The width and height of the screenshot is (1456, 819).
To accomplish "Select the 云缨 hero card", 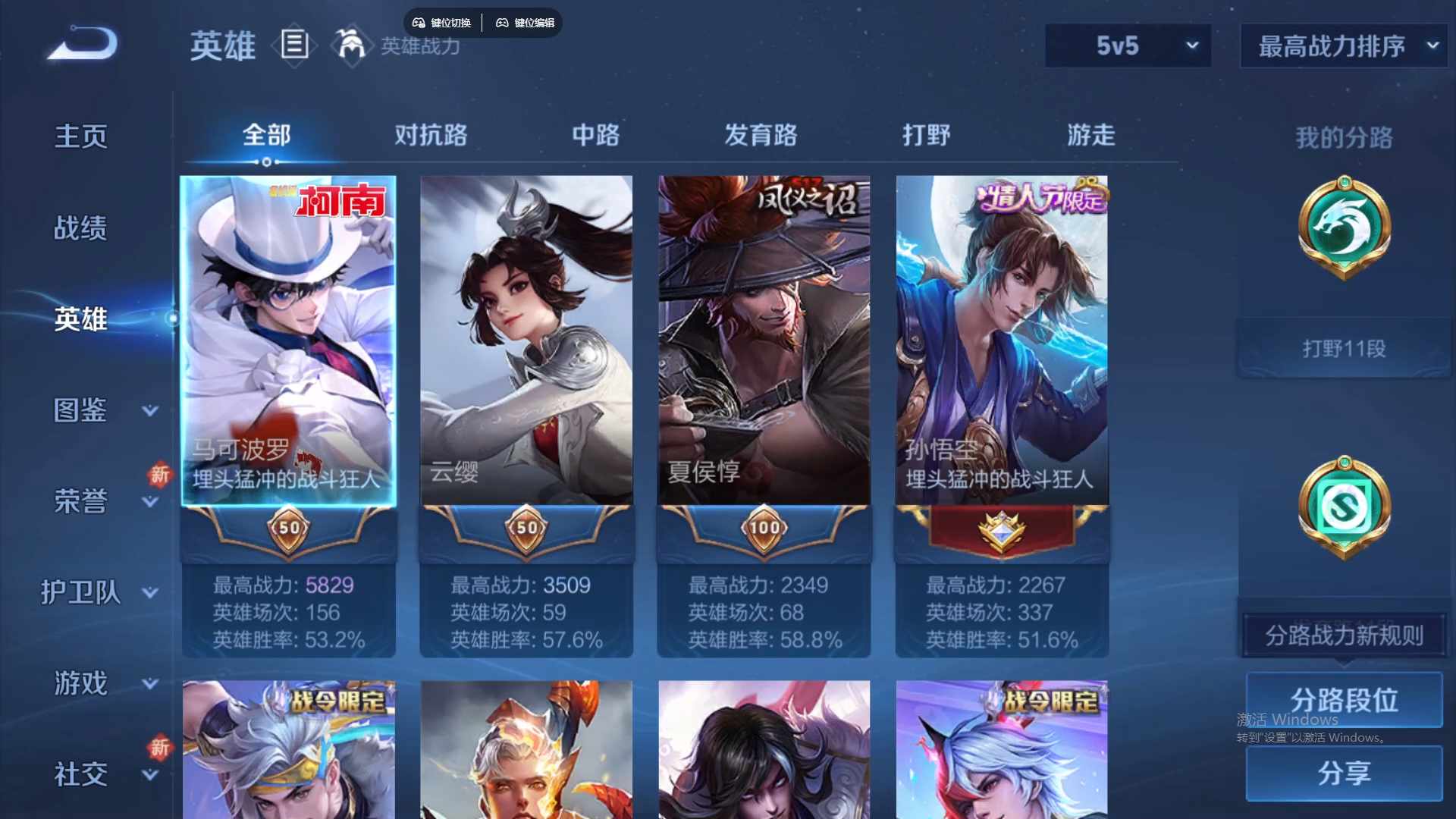I will [526, 341].
